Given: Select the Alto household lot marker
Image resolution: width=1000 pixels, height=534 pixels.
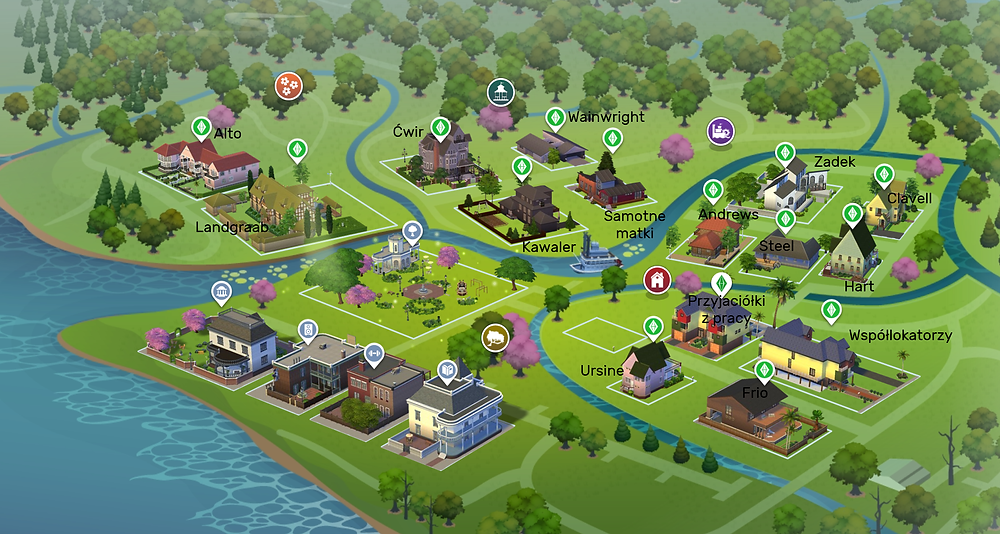Looking at the screenshot, I should pyautogui.click(x=201, y=129).
